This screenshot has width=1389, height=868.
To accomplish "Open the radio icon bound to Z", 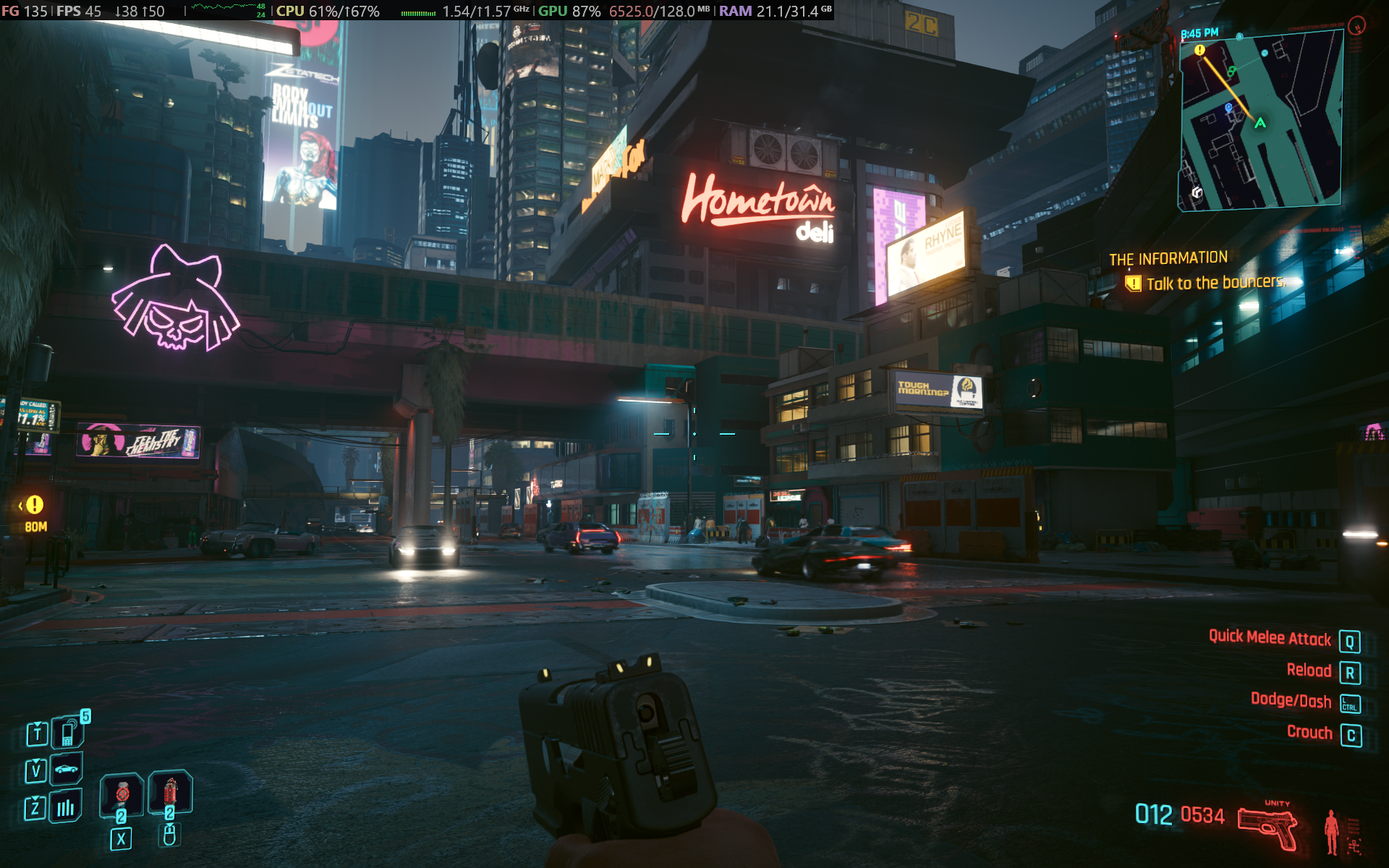I will 65,807.
